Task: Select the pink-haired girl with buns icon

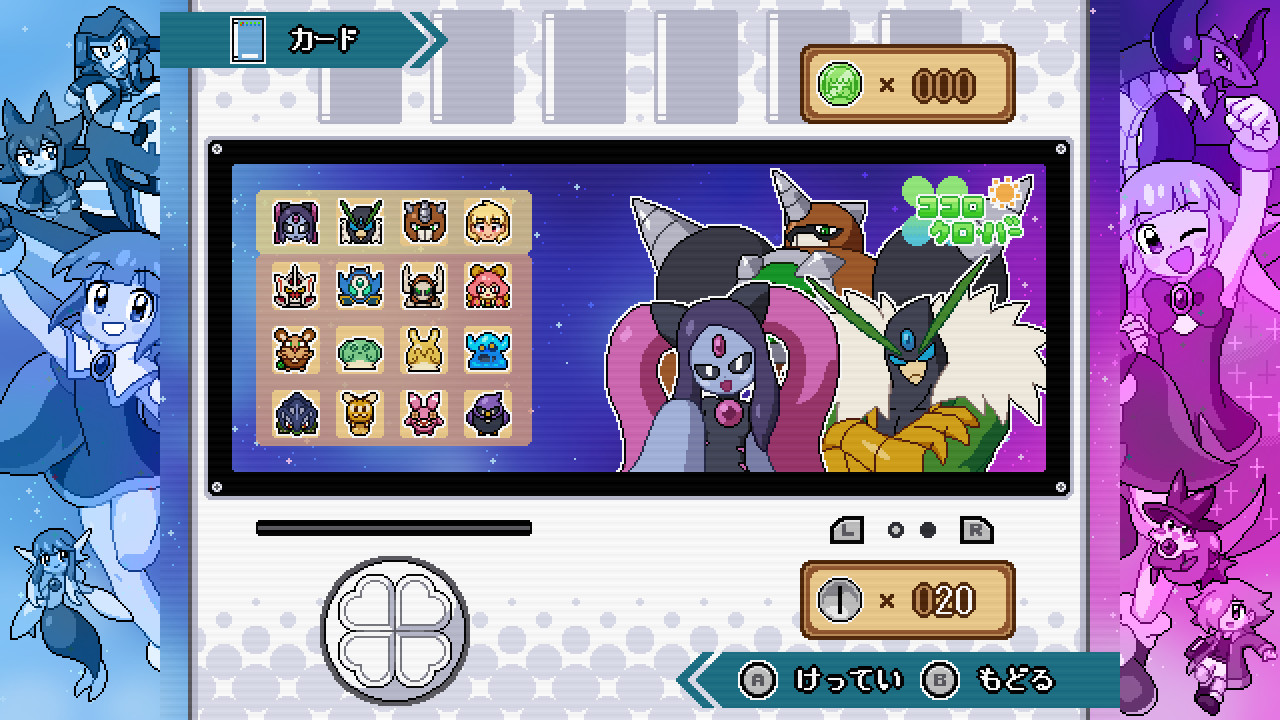Action: [x=488, y=286]
